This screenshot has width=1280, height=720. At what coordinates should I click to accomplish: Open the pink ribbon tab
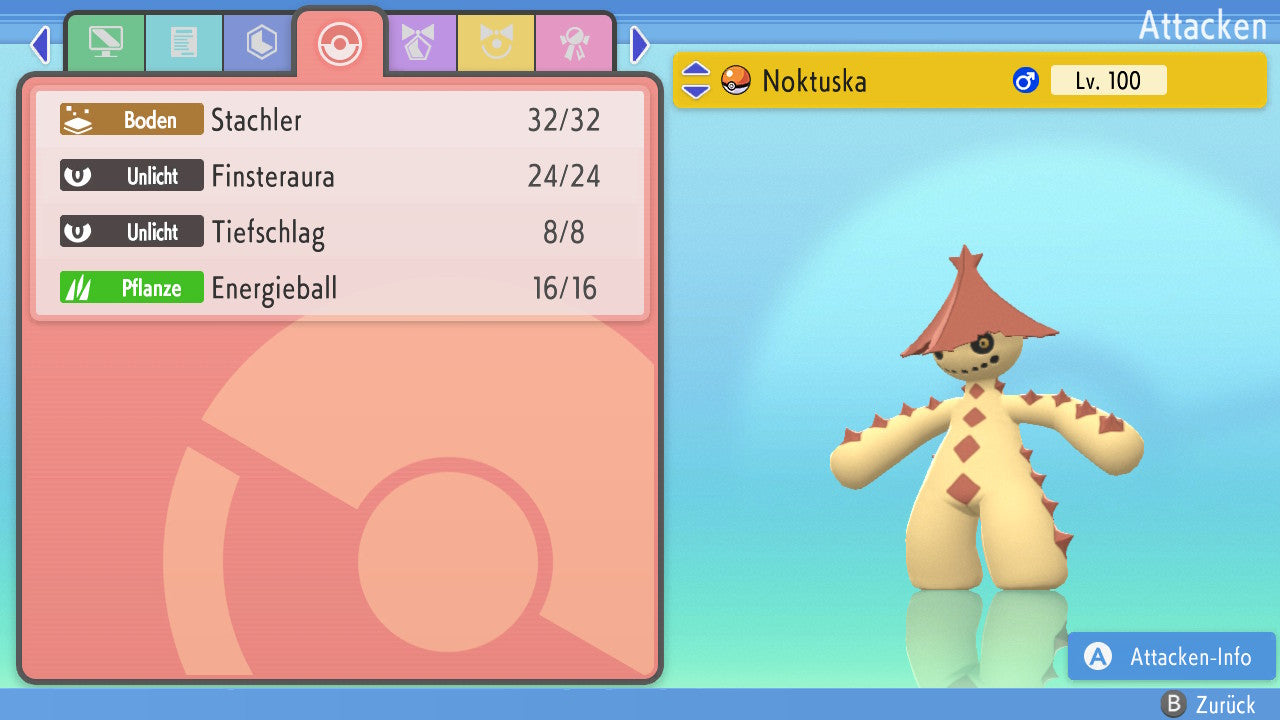[x=574, y=43]
